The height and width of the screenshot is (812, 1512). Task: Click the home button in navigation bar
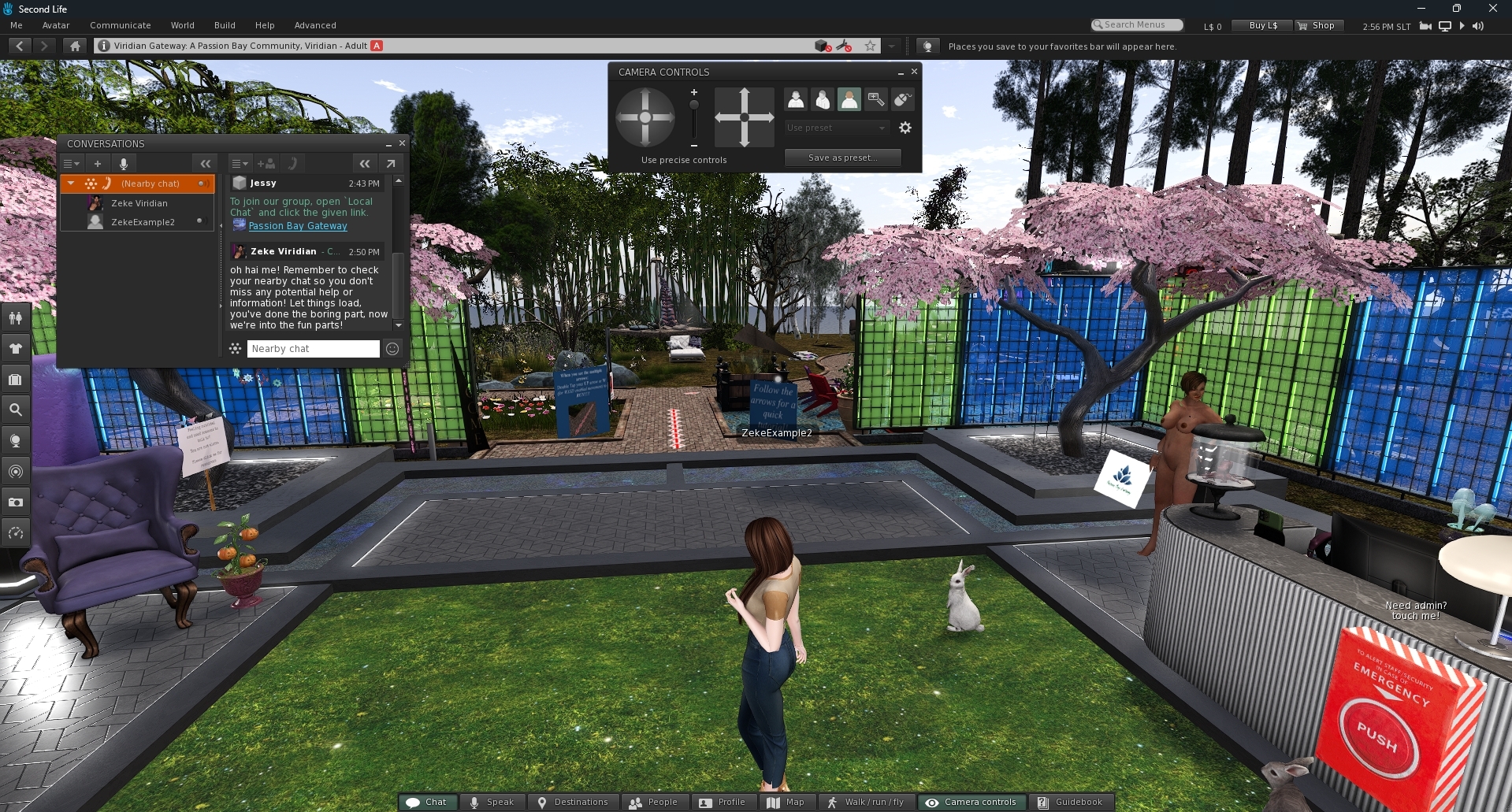(x=75, y=46)
